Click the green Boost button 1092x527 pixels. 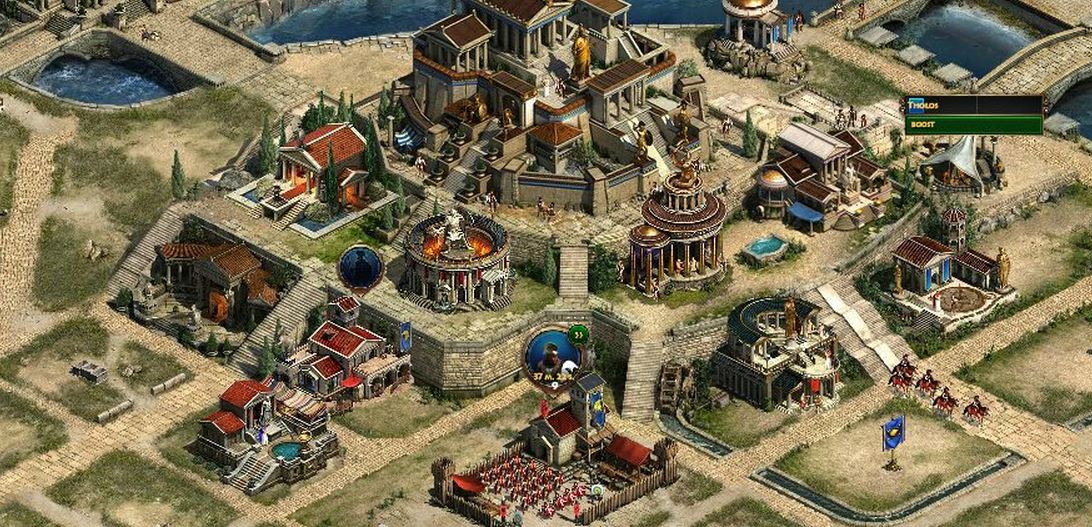tap(973, 125)
